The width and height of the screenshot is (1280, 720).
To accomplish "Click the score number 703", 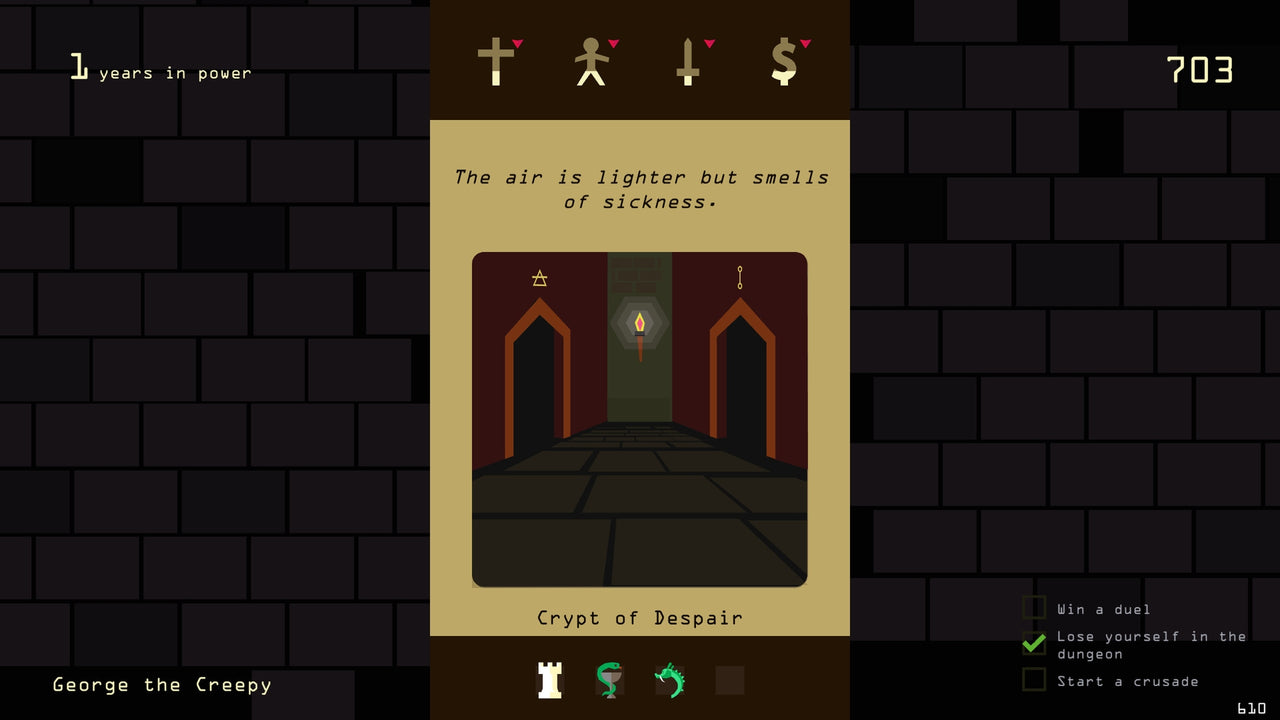I will [x=1199, y=70].
